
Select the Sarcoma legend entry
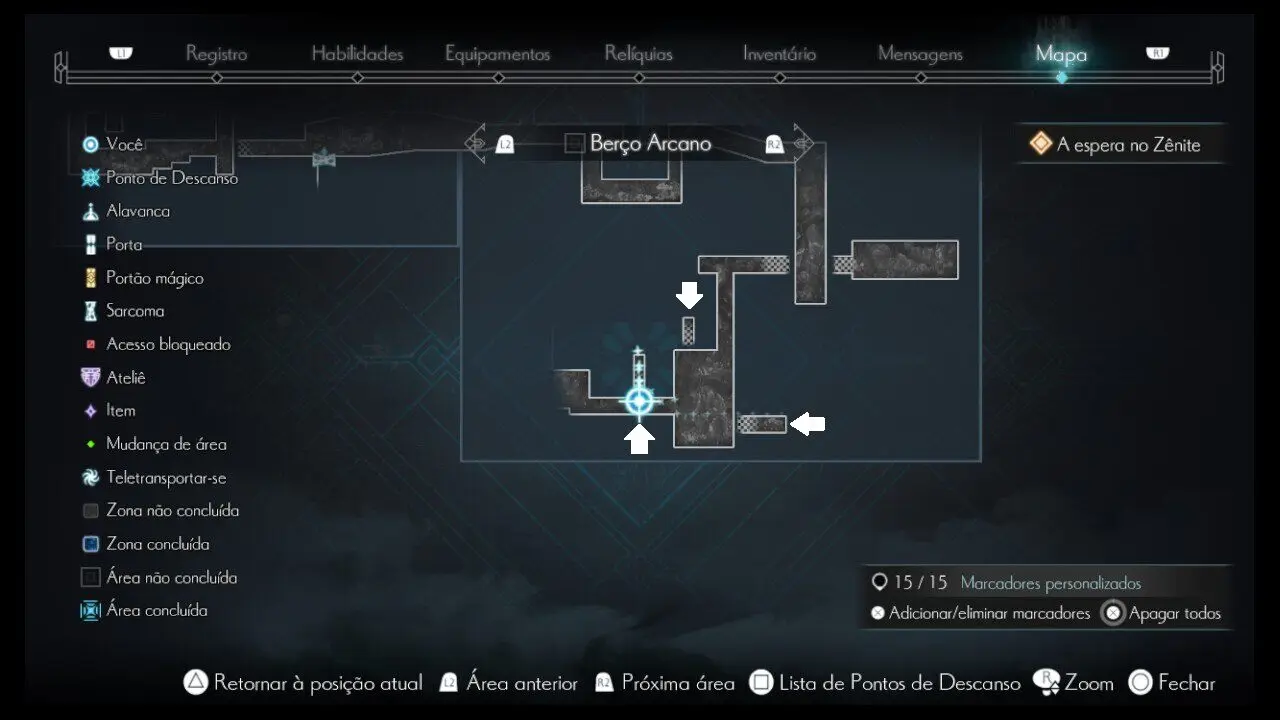tap(135, 311)
